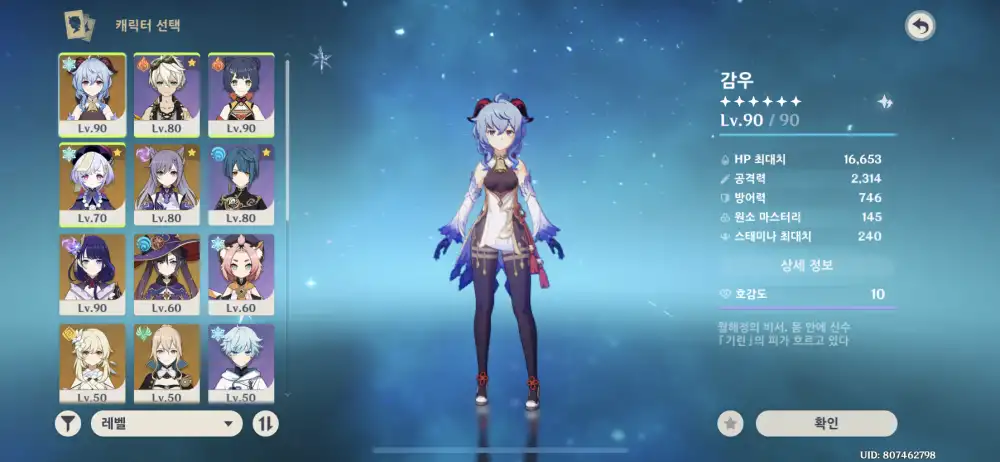Choose Bennett's Lv.80 portrait
This screenshot has width=1000, height=462.
pos(167,94)
